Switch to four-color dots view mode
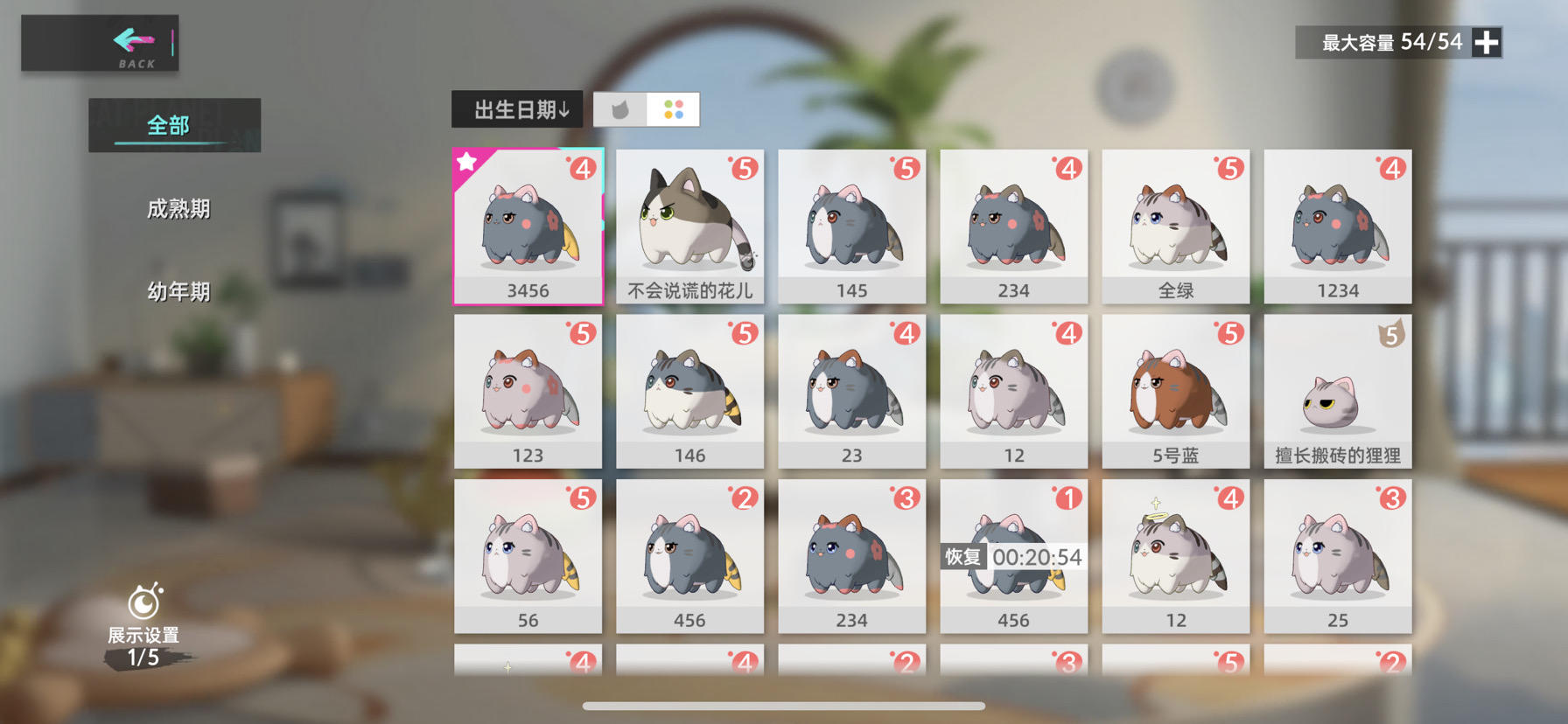 pos(672,108)
